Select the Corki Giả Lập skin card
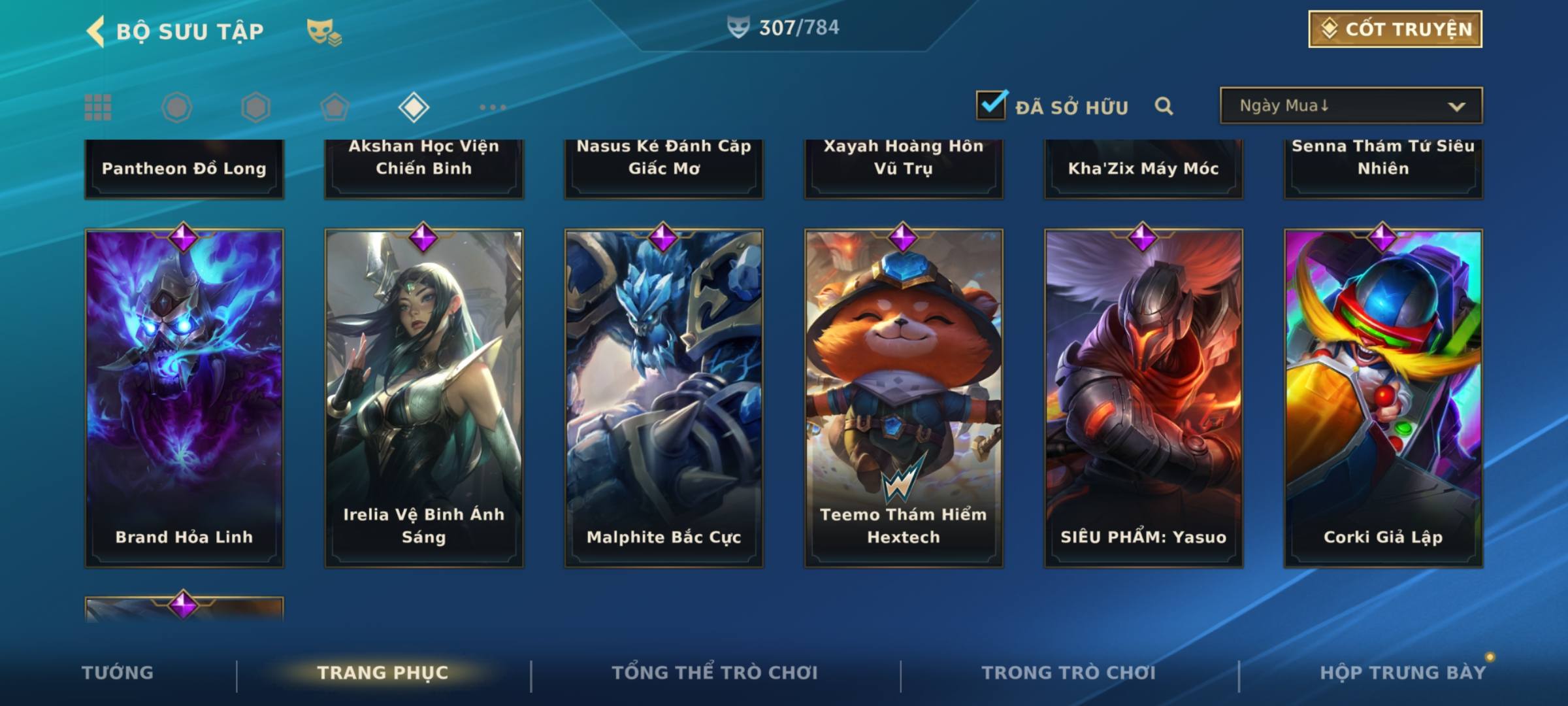Image resolution: width=1568 pixels, height=706 pixels. click(x=1383, y=397)
